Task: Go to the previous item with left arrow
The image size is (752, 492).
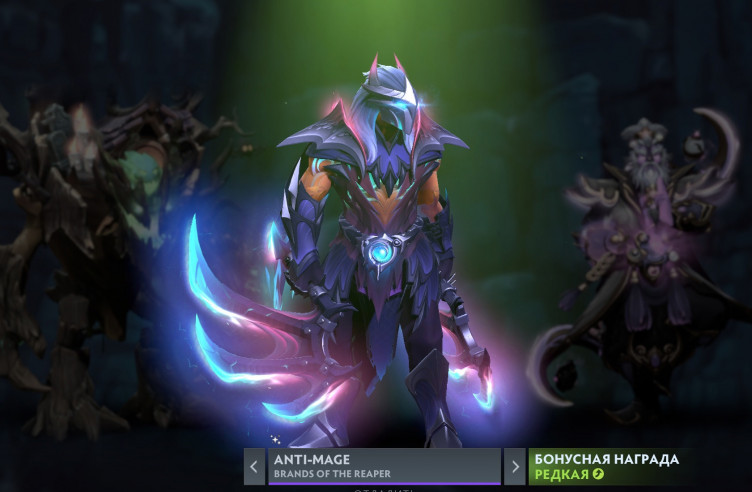Action: [x=255, y=466]
